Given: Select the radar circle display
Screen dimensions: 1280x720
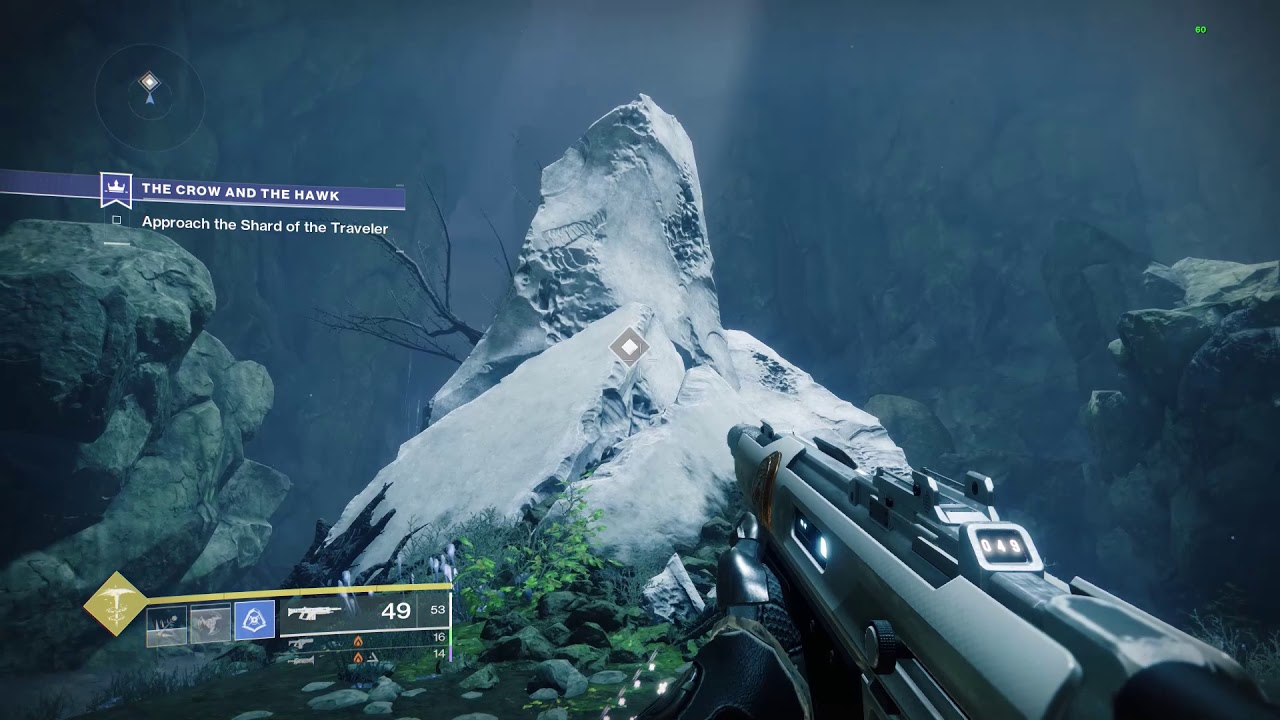Looking at the screenshot, I should coord(150,95).
